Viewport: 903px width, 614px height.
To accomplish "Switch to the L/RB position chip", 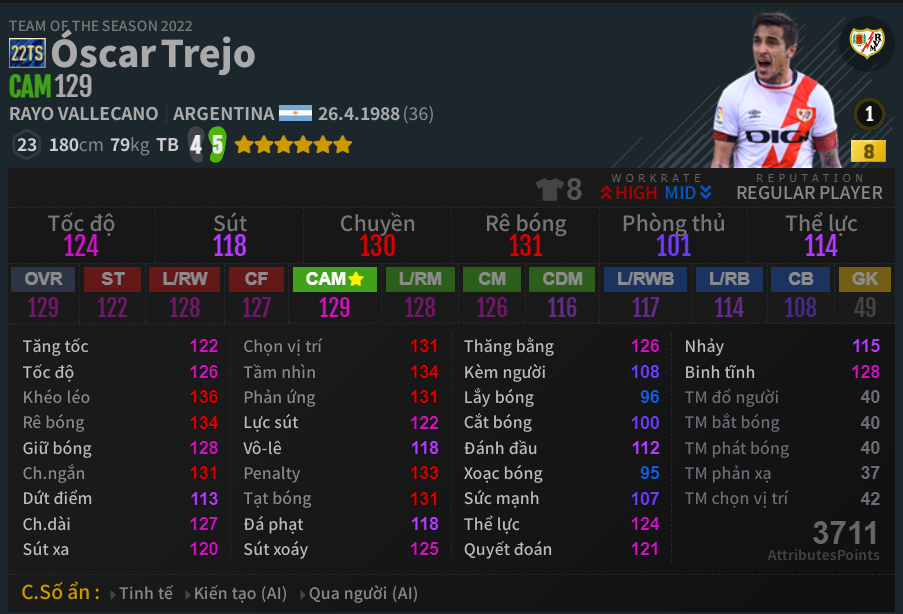I will point(729,279).
